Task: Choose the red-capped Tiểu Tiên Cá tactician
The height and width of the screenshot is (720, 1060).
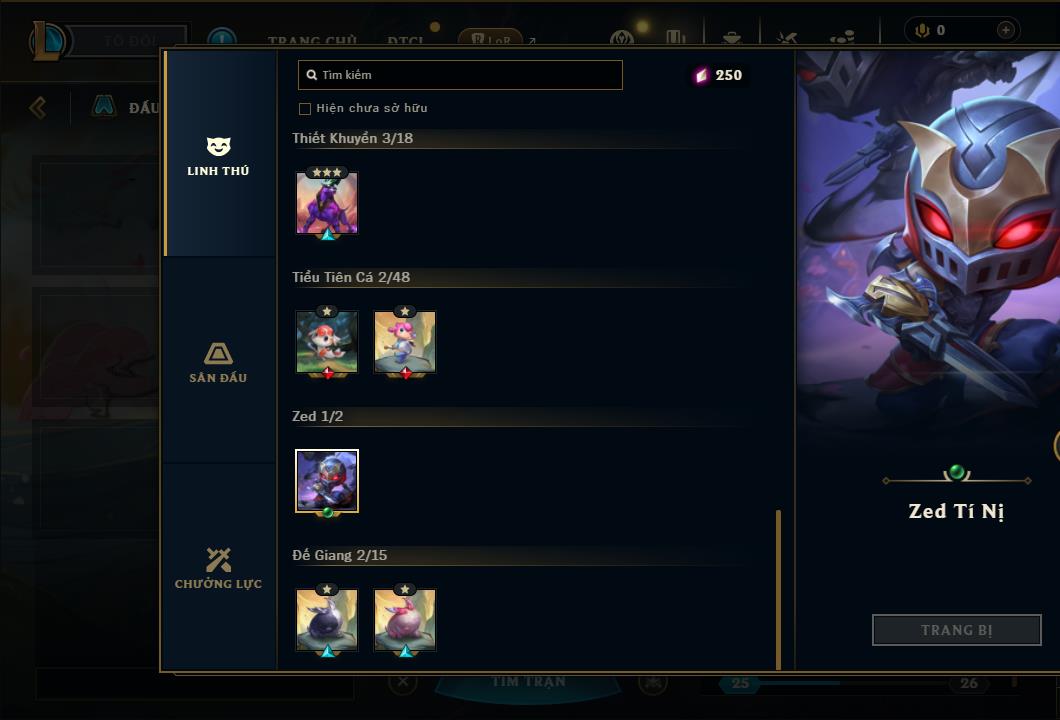Action: (x=327, y=342)
